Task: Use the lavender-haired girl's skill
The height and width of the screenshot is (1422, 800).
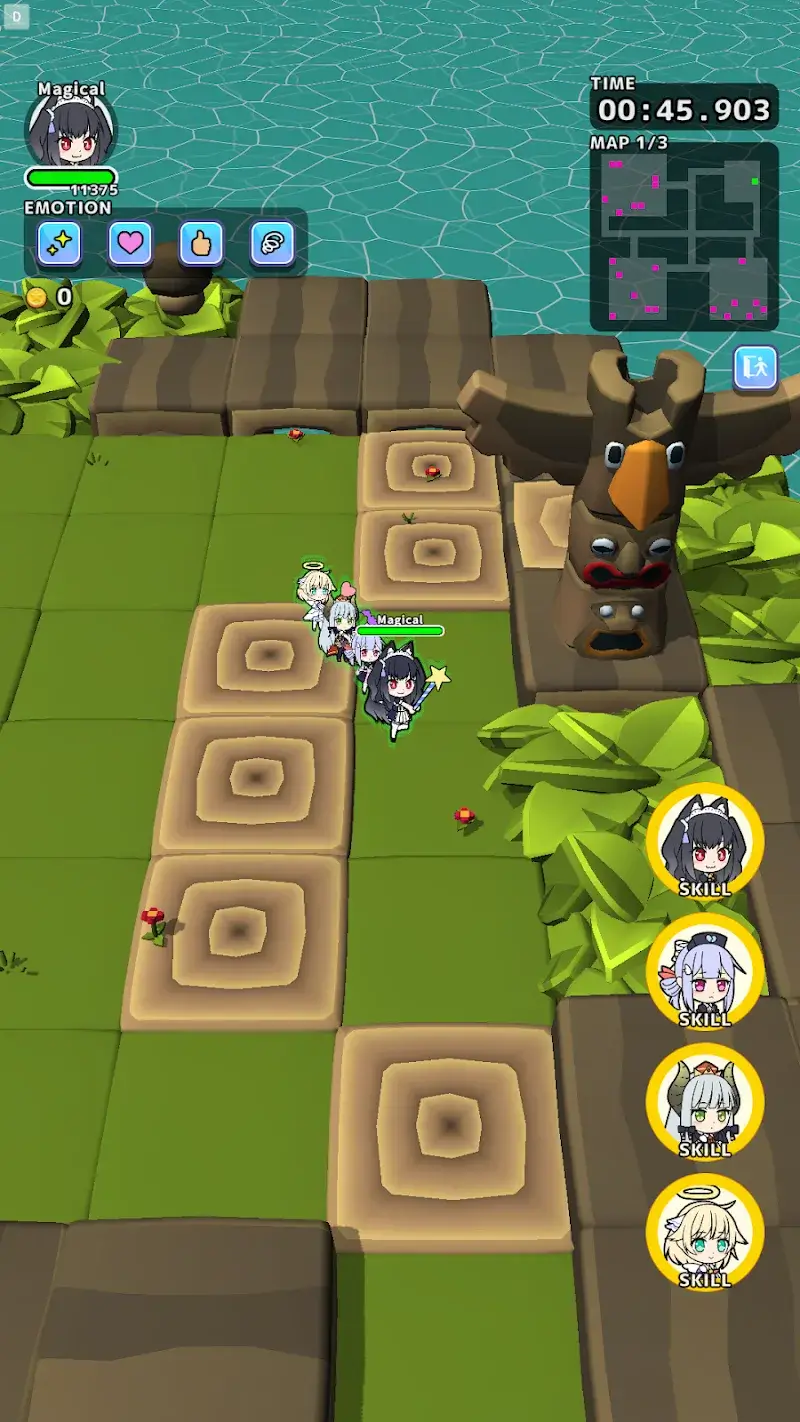Action: point(705,972)
